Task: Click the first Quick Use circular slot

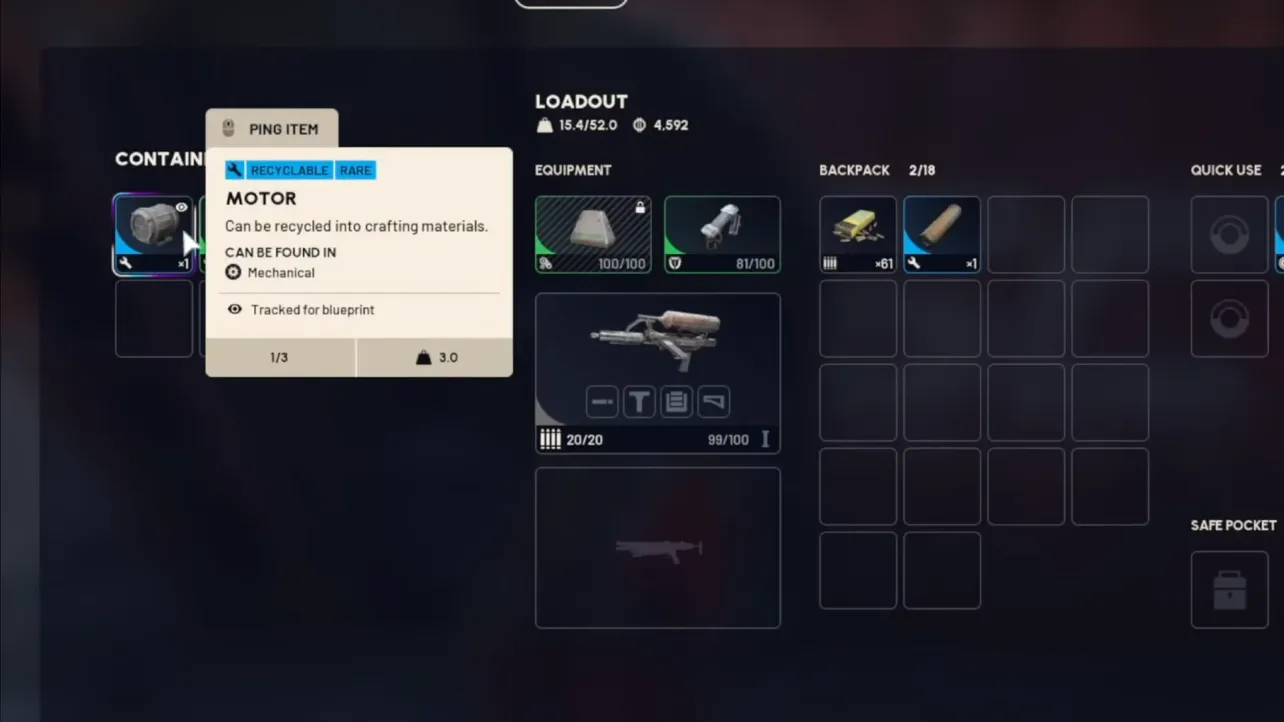Action: point(1229,234)
